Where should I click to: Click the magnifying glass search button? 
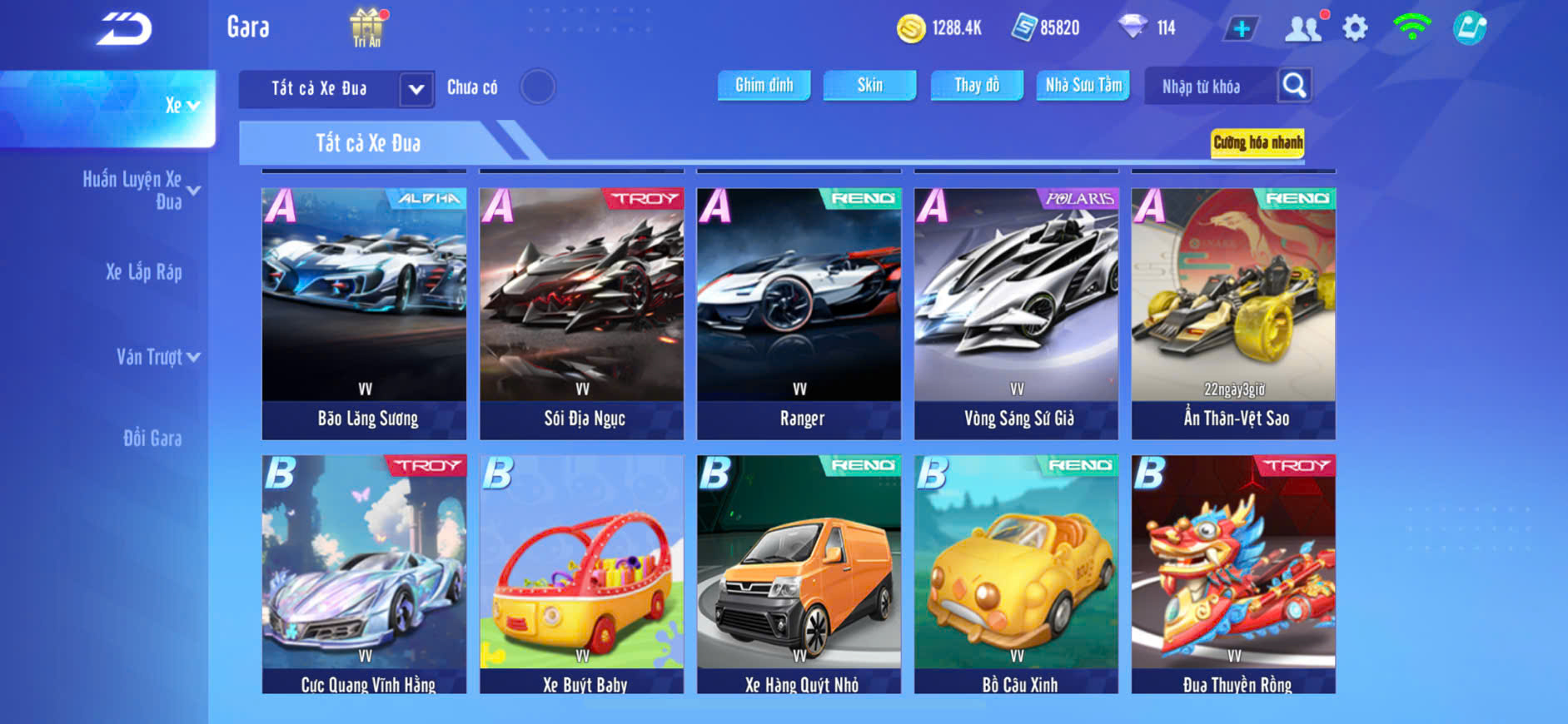coord(1294,85)
